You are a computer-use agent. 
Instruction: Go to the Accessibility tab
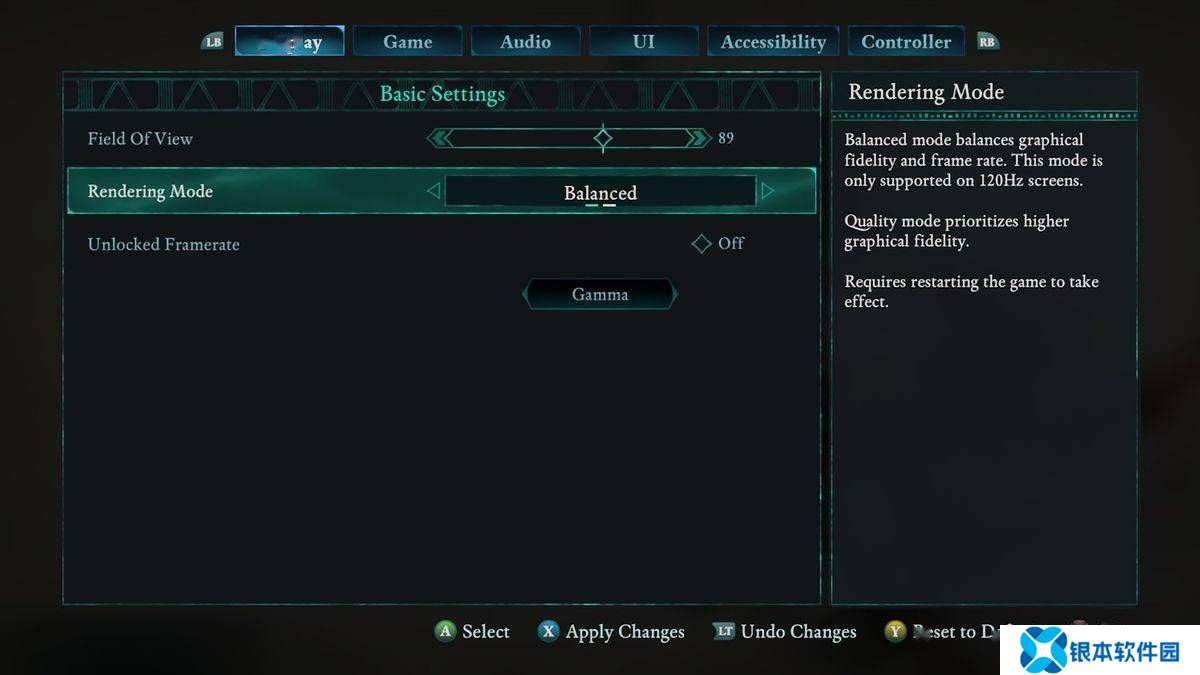click(773, 42)
